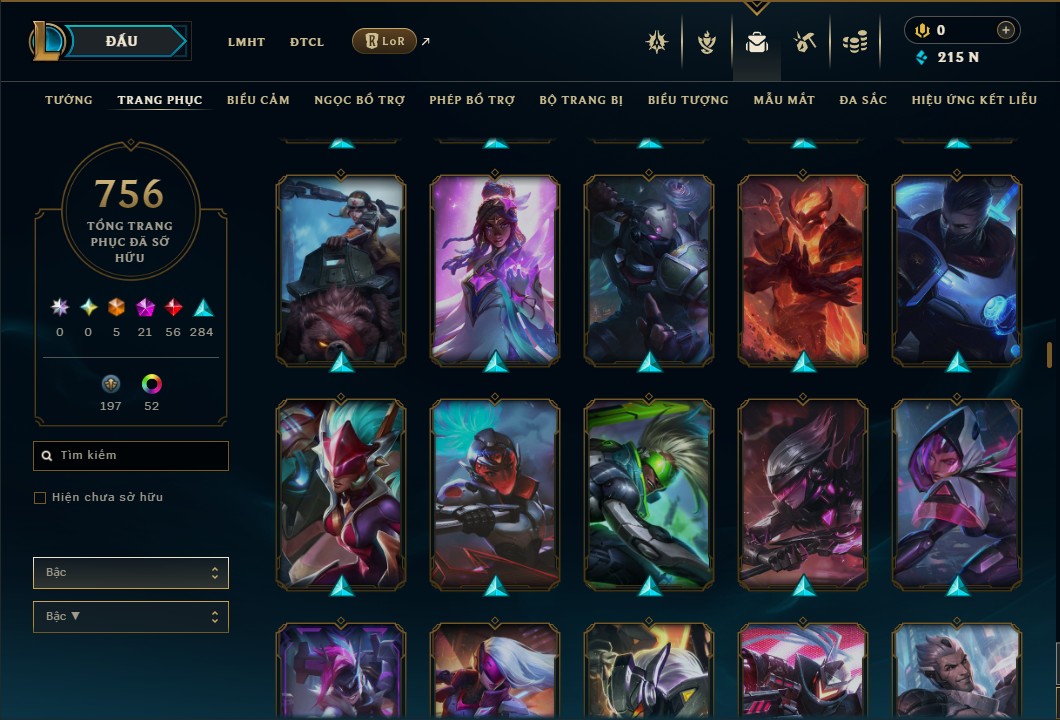The image size is (1060, 720).
Task: Open the coin stack store icon
Action: (x=854, y=42)
